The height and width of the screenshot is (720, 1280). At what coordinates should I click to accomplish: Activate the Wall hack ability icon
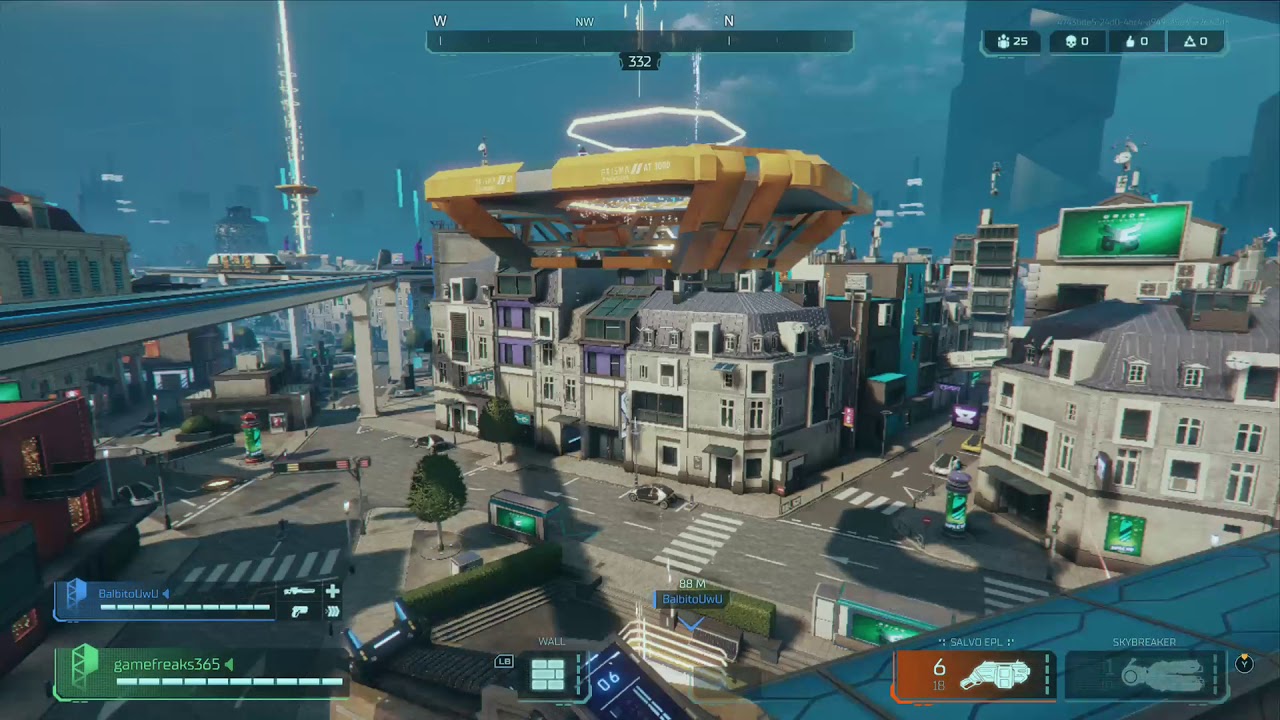548,675
